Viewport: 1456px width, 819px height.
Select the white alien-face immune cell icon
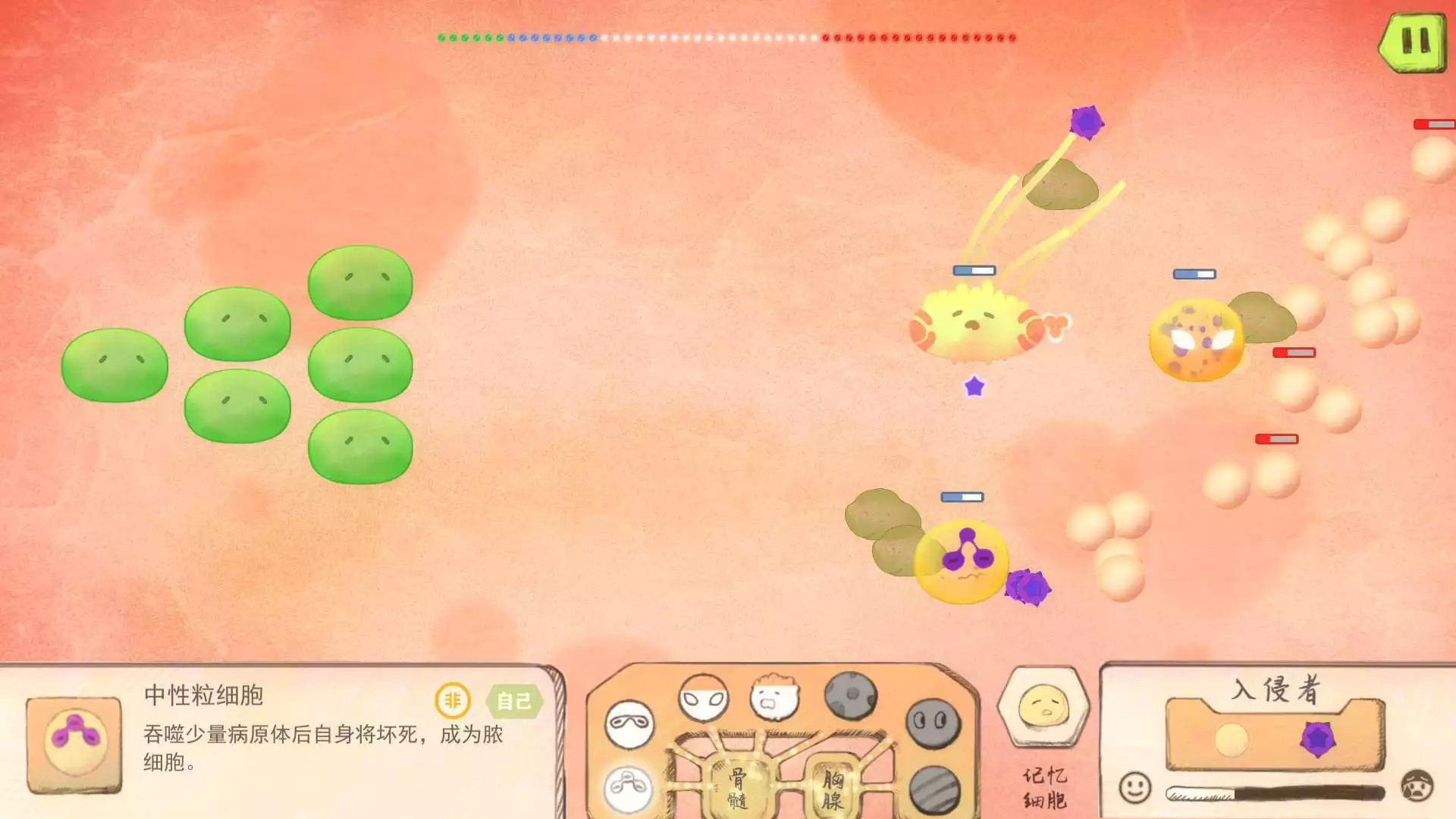(702, 697)
